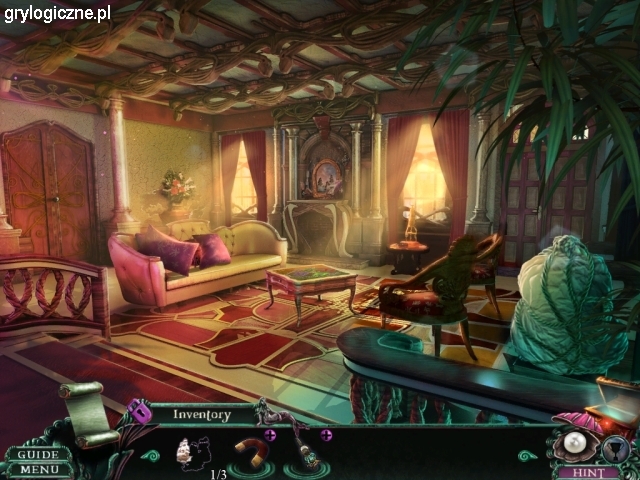Image resolution: width=640 pixels, height=480 pixels.
Task: Click the purple plus on spyglass item
Action: pos(326,435)
